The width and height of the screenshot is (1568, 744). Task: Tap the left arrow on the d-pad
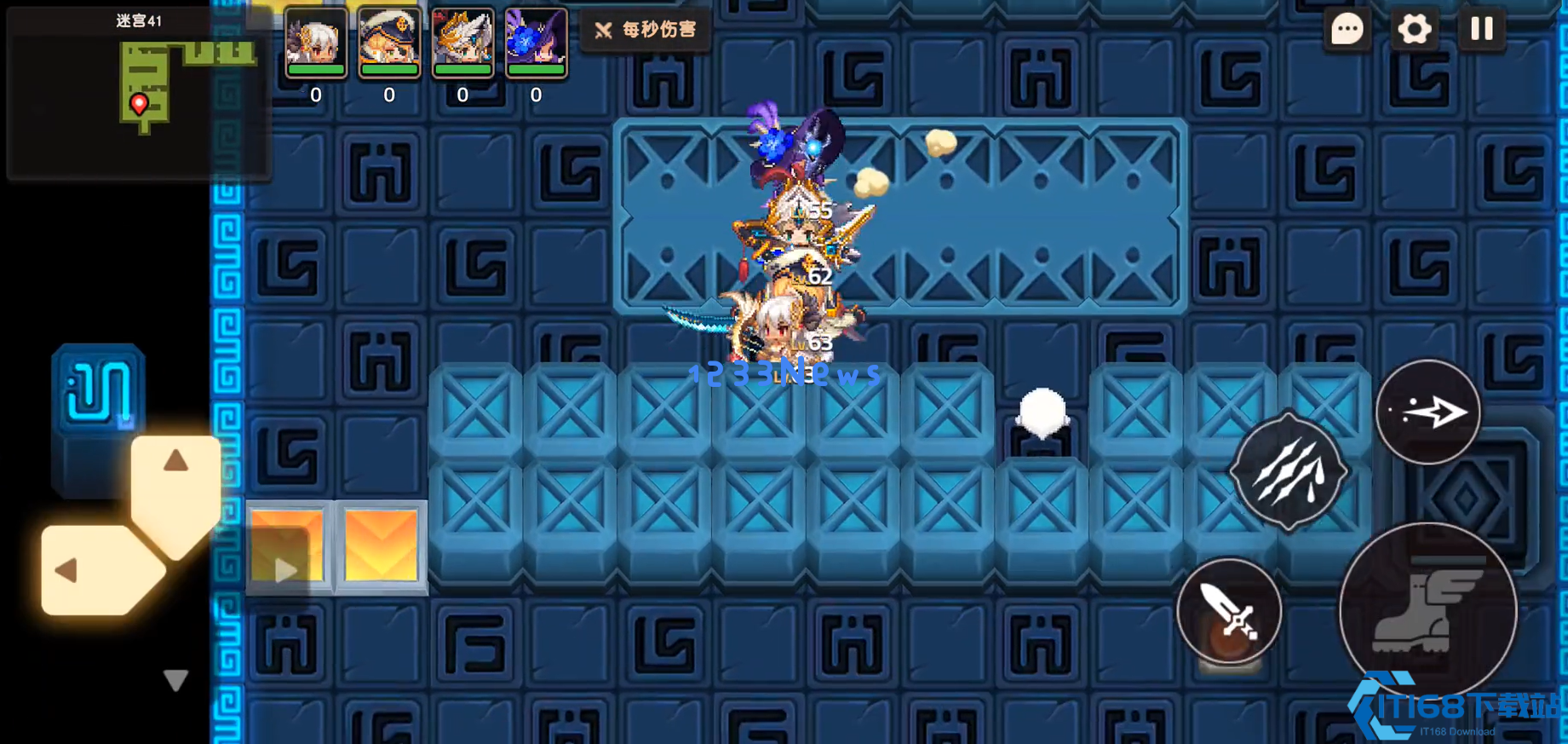[67, 570]
